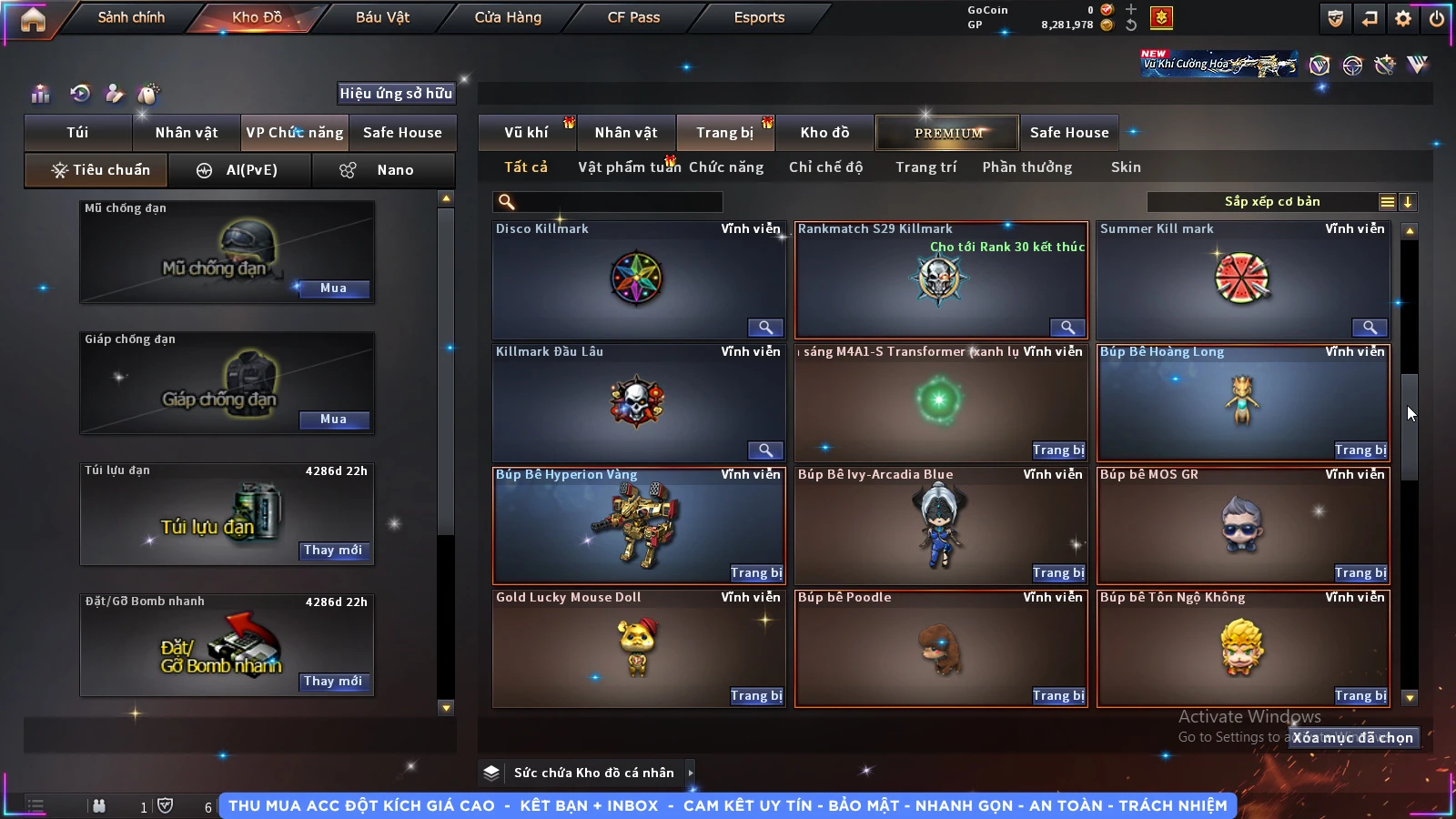Buy the Mũ chống đạn helmet
The width and height of the screenshot is (1456, 819).
(x=333, y=288)
